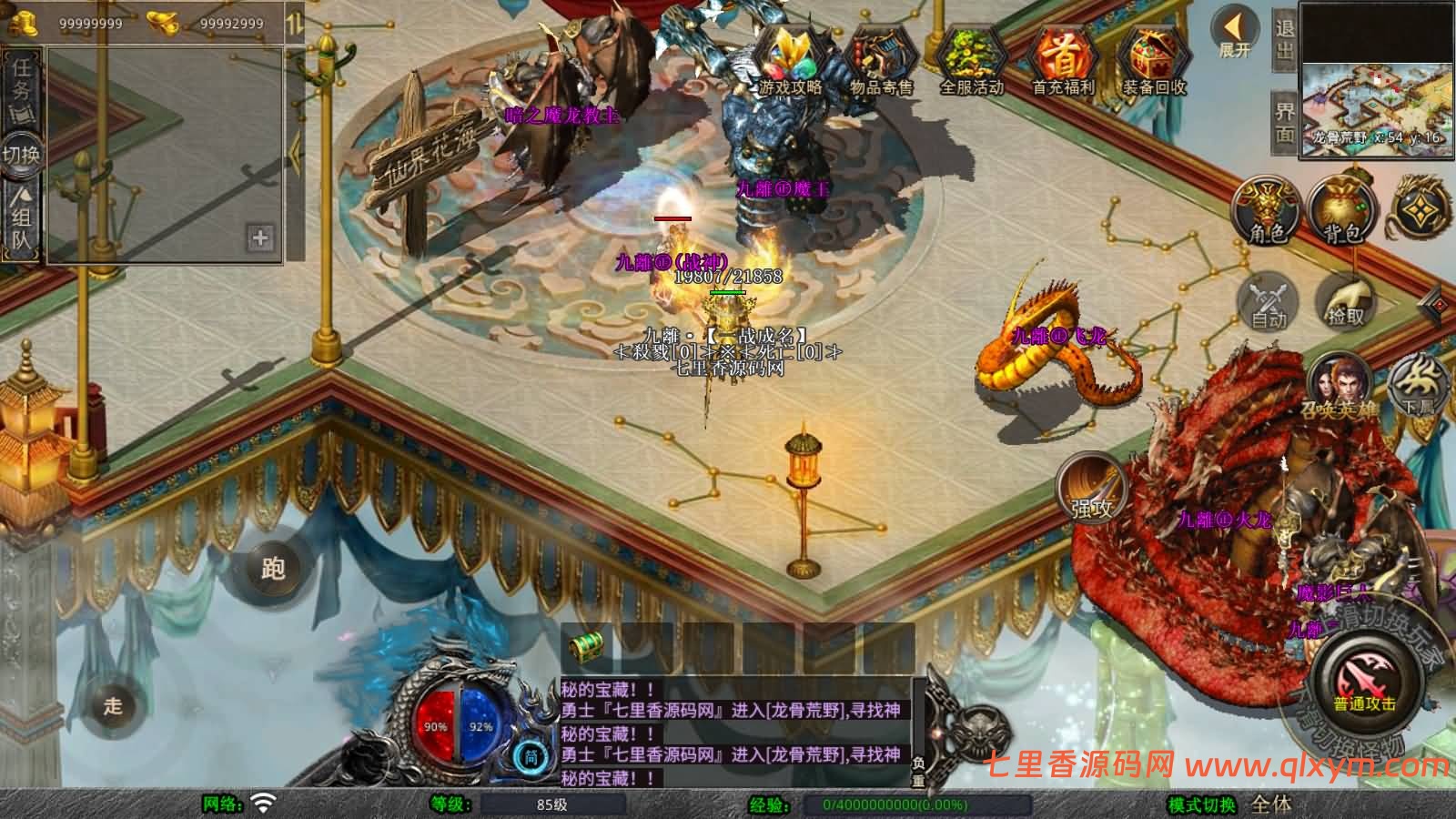The width and height of the screenshot is (1456, 819).
Task: Open the 角色 character panel
Action: pyautogui.click(x=1268, y=211)
